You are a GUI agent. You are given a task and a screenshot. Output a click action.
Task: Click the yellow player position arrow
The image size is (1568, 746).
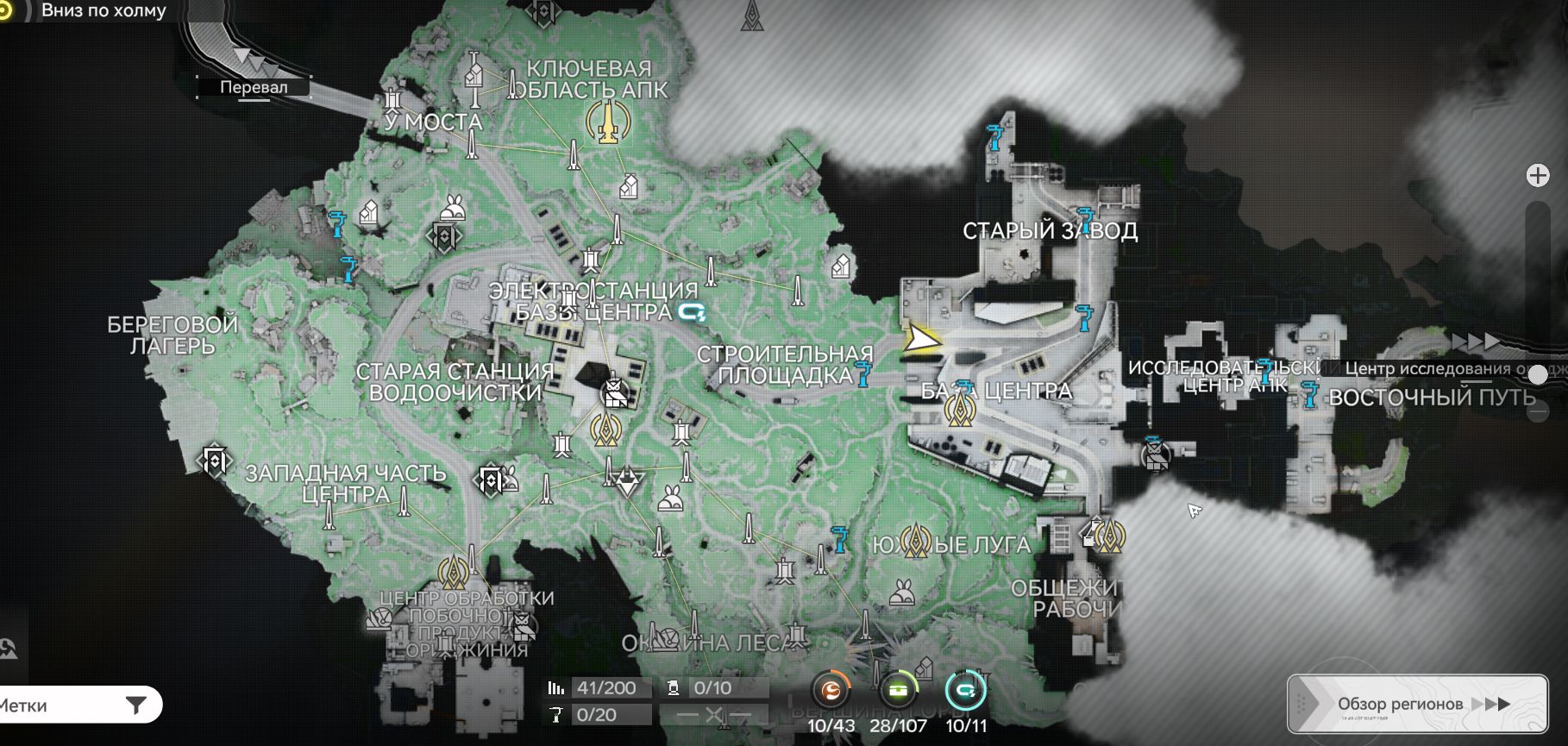tap(922, 340)
